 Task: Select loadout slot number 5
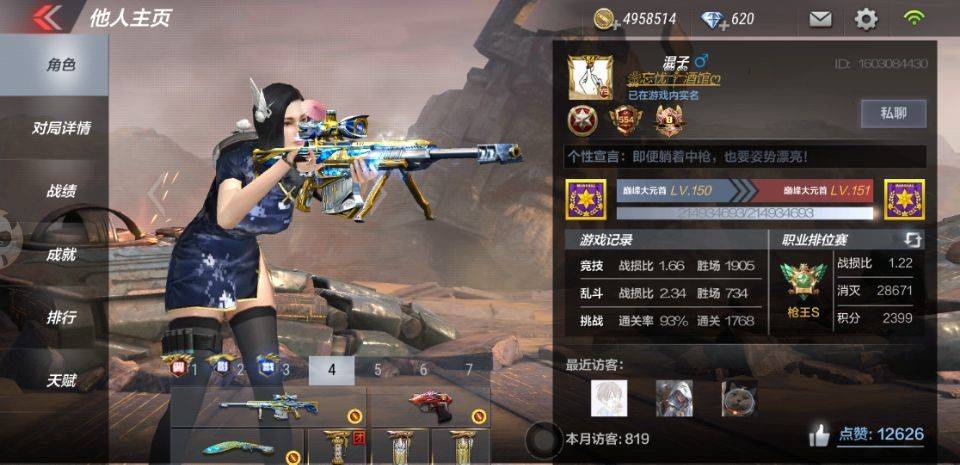coord(378,370)
